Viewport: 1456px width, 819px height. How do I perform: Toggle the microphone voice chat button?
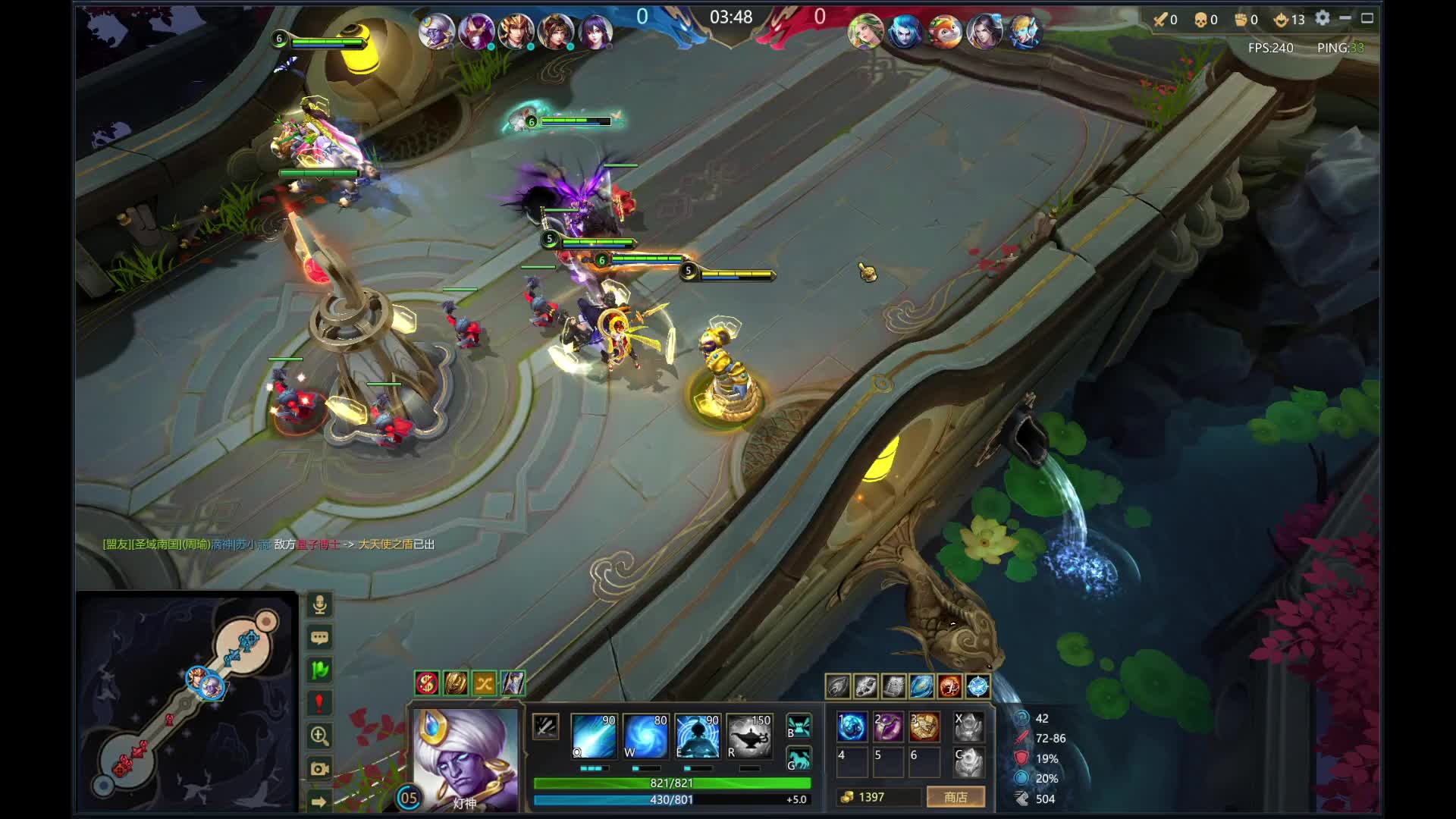319,605
